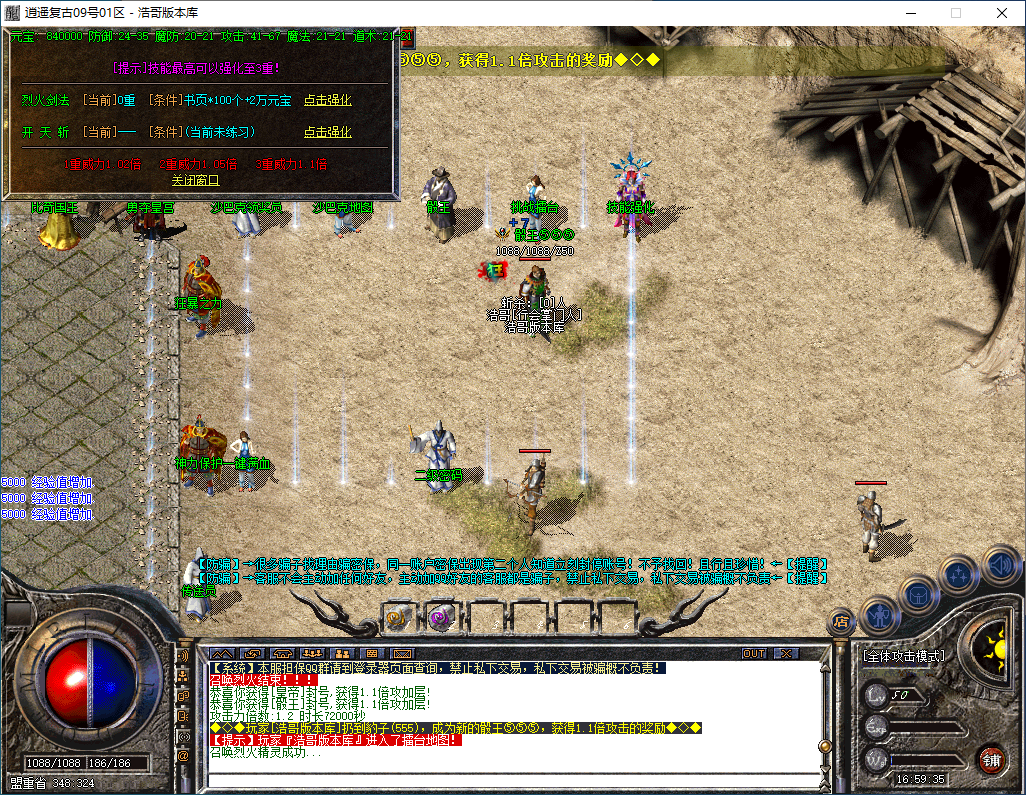Select the purple spiral scroll hotbar slot
The height and width of the screenshot is (795, 1026).
(x=441, y=618)
